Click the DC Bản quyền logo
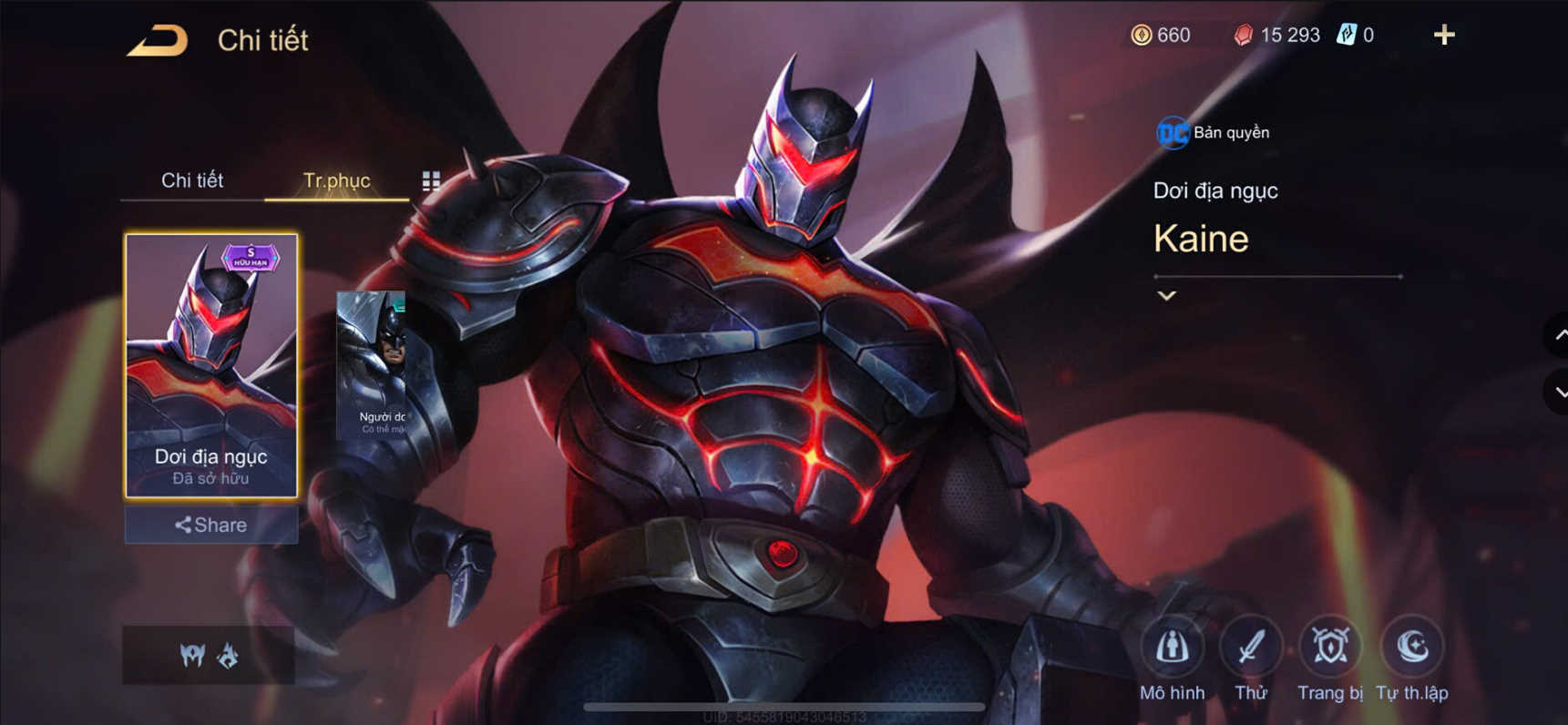Viewport: 1568px width, 725px height. click(x=1173, y=132)
